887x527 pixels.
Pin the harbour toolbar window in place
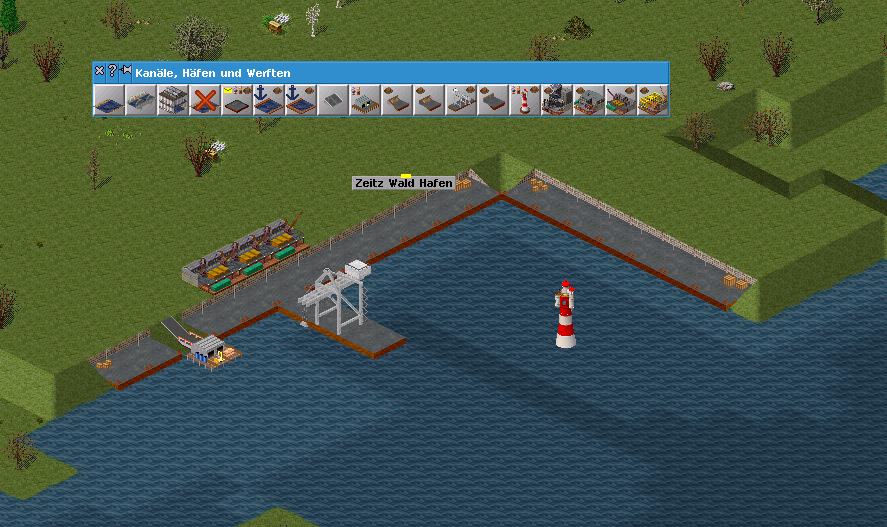125,71
